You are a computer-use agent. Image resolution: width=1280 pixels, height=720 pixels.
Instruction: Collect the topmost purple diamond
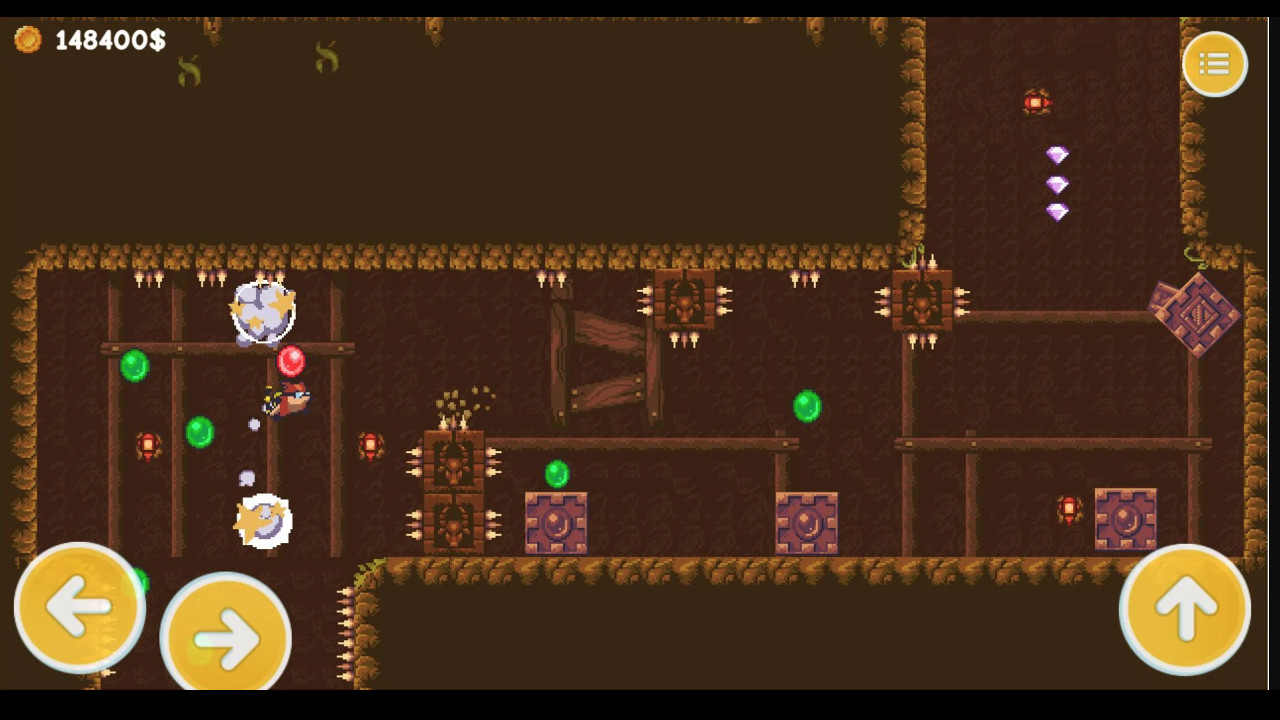[x=1057, y=153]
